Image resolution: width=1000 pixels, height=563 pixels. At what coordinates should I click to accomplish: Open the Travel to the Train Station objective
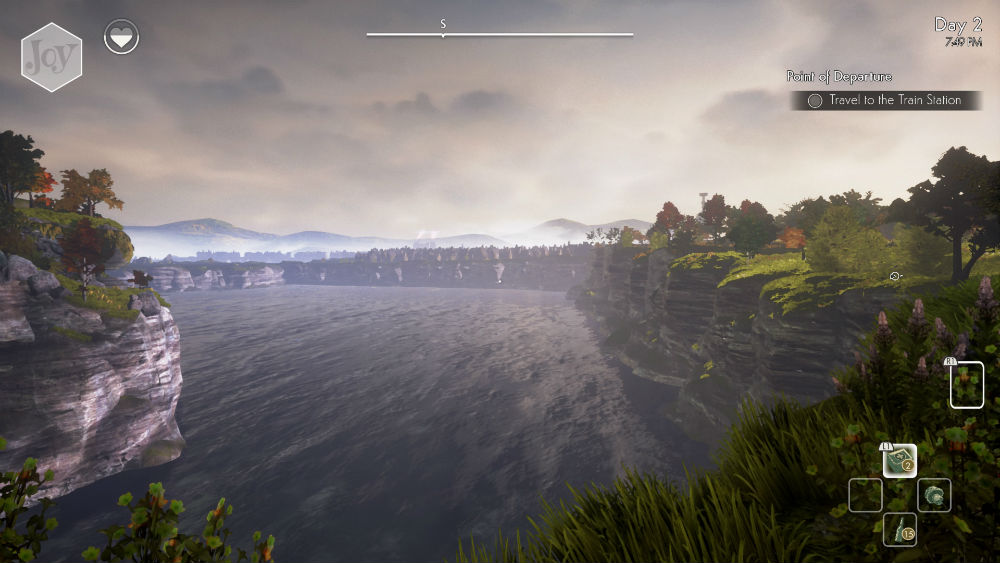point(885,100)
